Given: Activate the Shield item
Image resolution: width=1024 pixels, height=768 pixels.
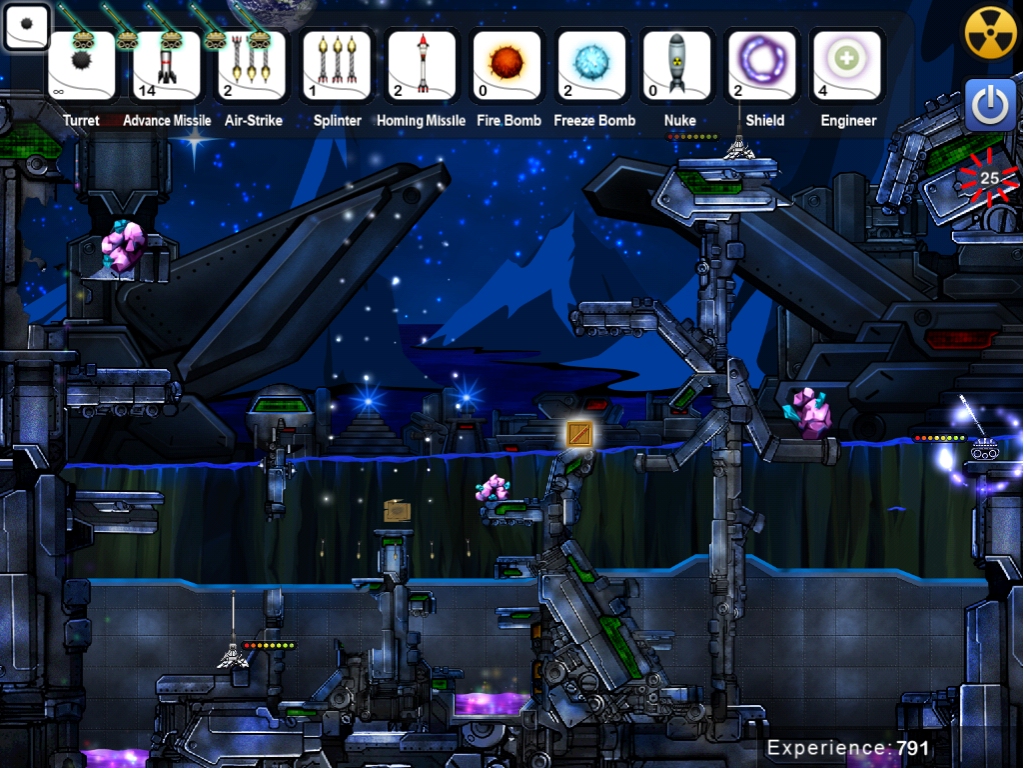Looking at the screenshot, I should (762, 66).
